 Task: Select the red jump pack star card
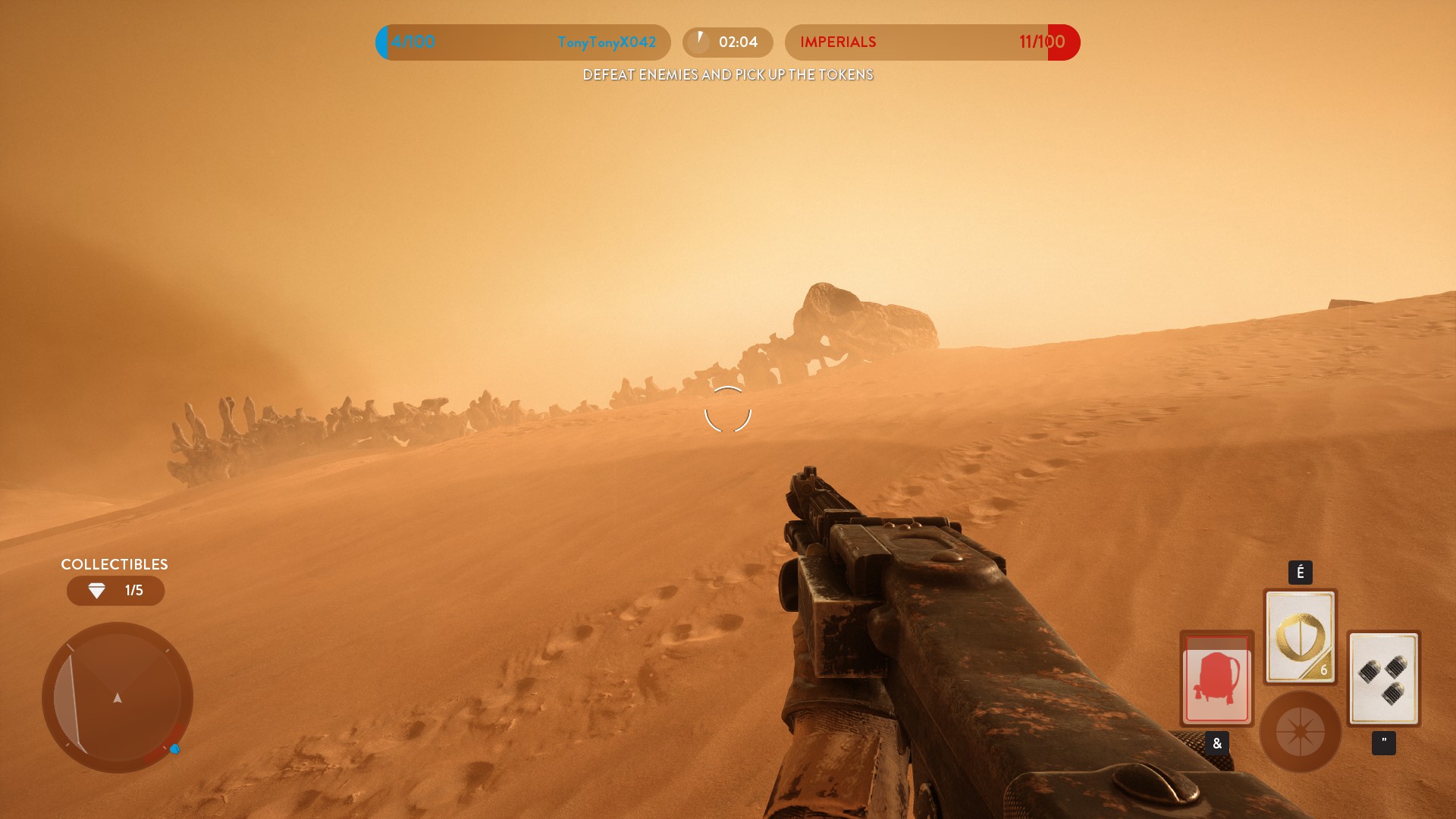[x=1216, y=678]
